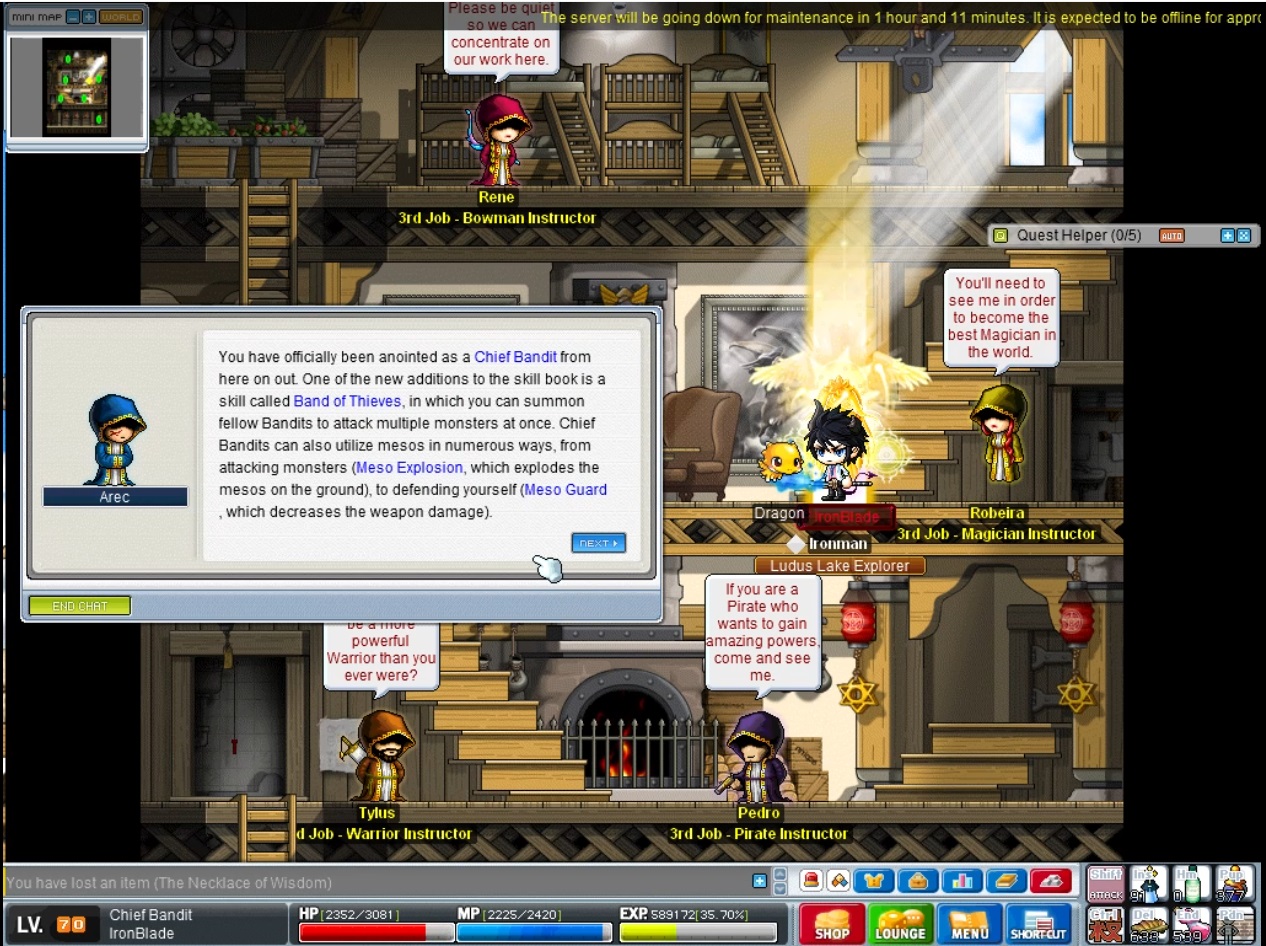Click the minimap zoom-out minus button
Viewport: 1266px width, 946px height.
tap(73, 17)
